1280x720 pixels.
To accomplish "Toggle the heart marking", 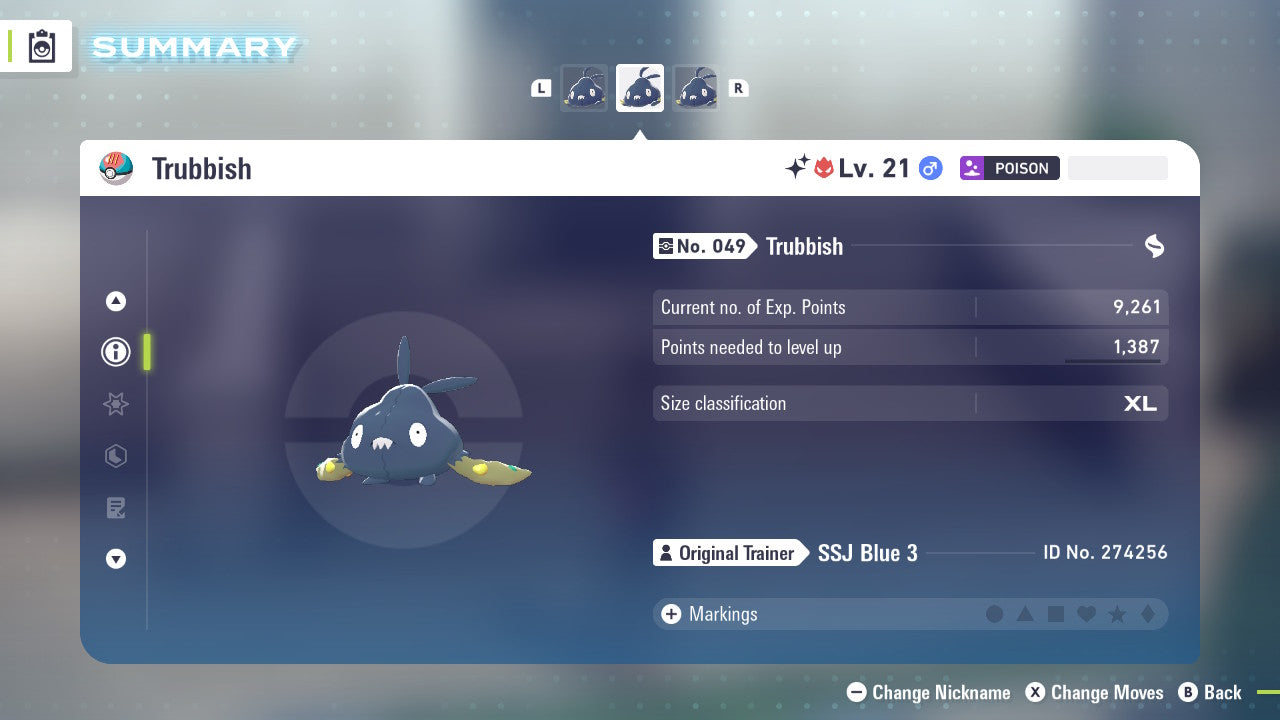I will point(1086,614).
